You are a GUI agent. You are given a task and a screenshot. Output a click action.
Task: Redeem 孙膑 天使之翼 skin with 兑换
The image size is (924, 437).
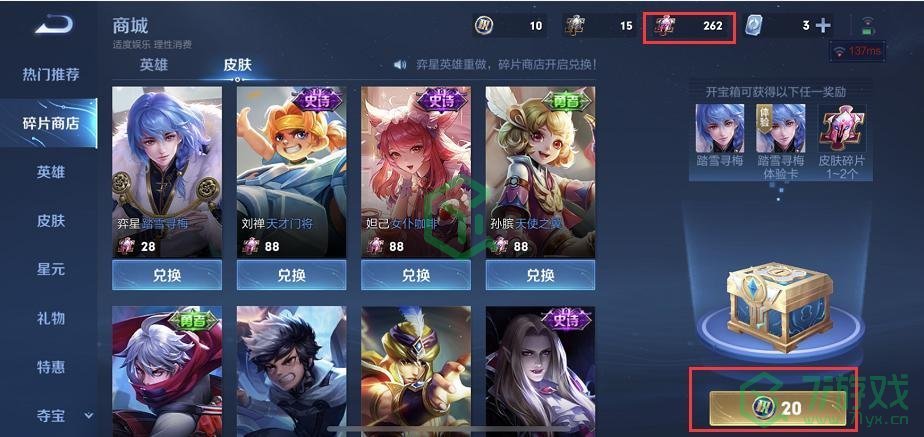[x=540, y=275]
